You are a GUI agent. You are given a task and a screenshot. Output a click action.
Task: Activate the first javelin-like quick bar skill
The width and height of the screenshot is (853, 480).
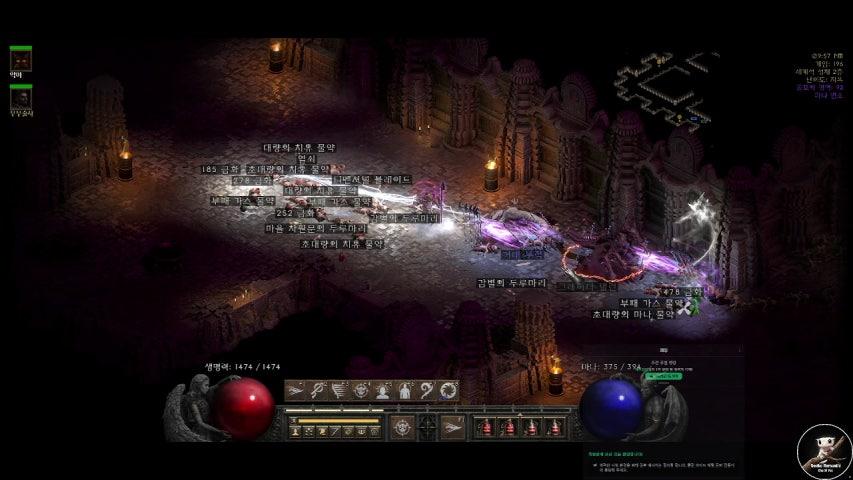click(296, 391)
